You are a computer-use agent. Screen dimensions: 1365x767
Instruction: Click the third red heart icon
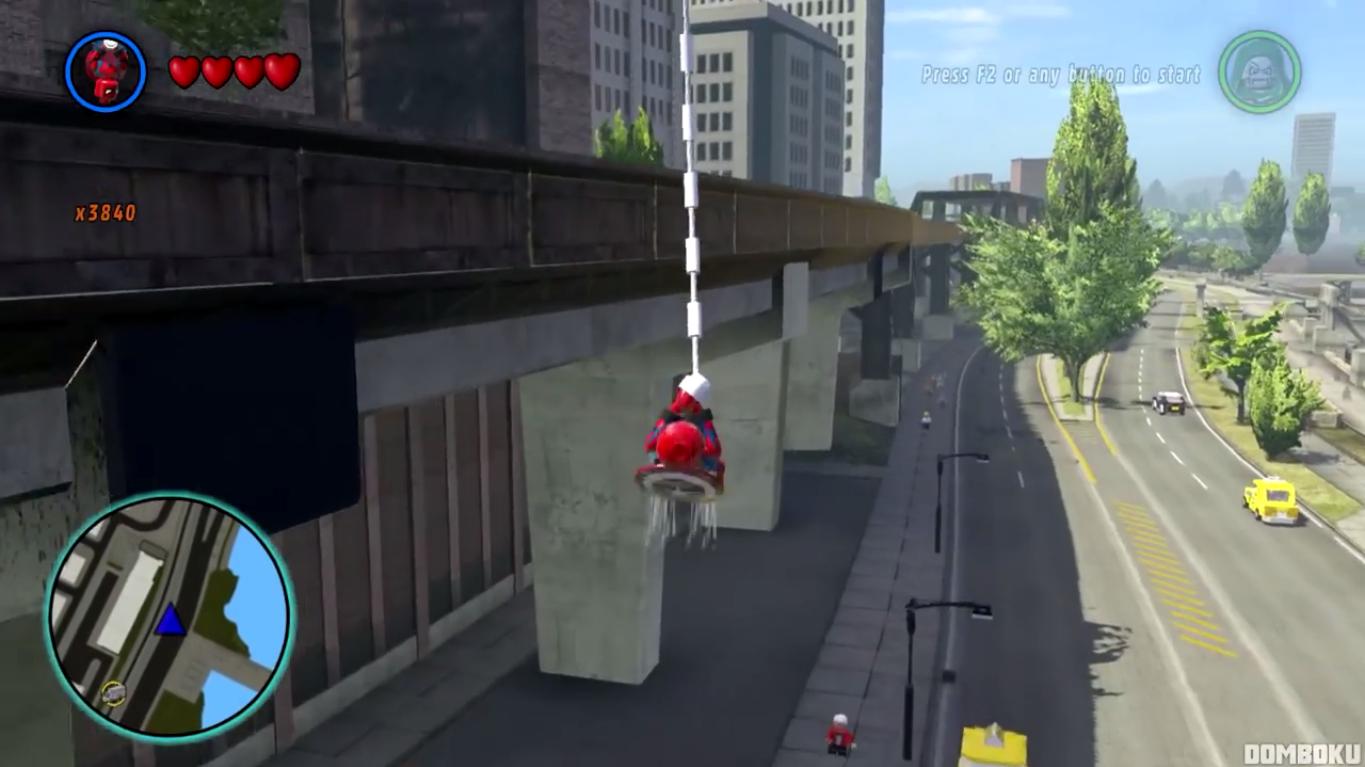coord(251,73)
